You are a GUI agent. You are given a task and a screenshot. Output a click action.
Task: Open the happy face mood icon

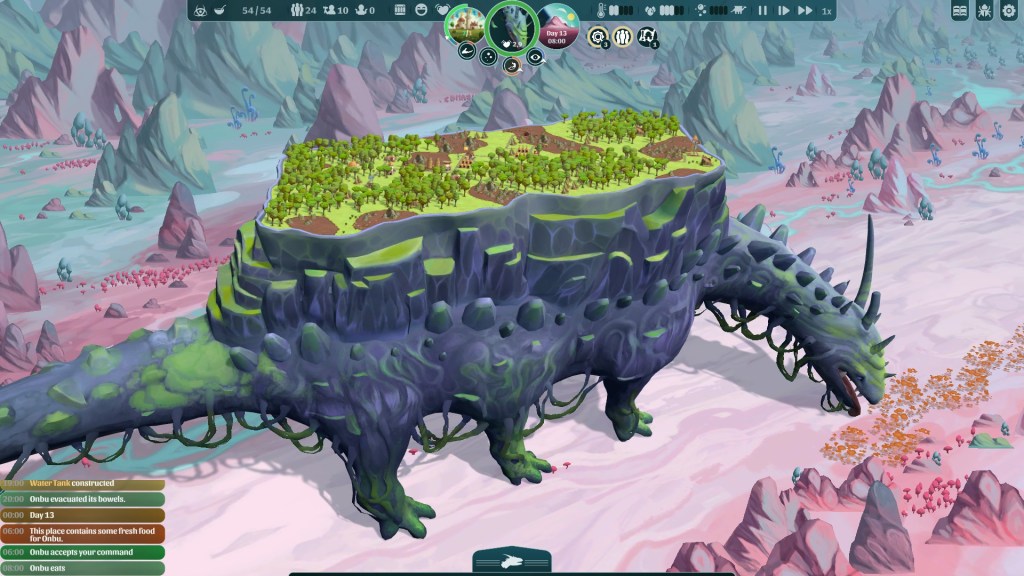pos(420,11)
